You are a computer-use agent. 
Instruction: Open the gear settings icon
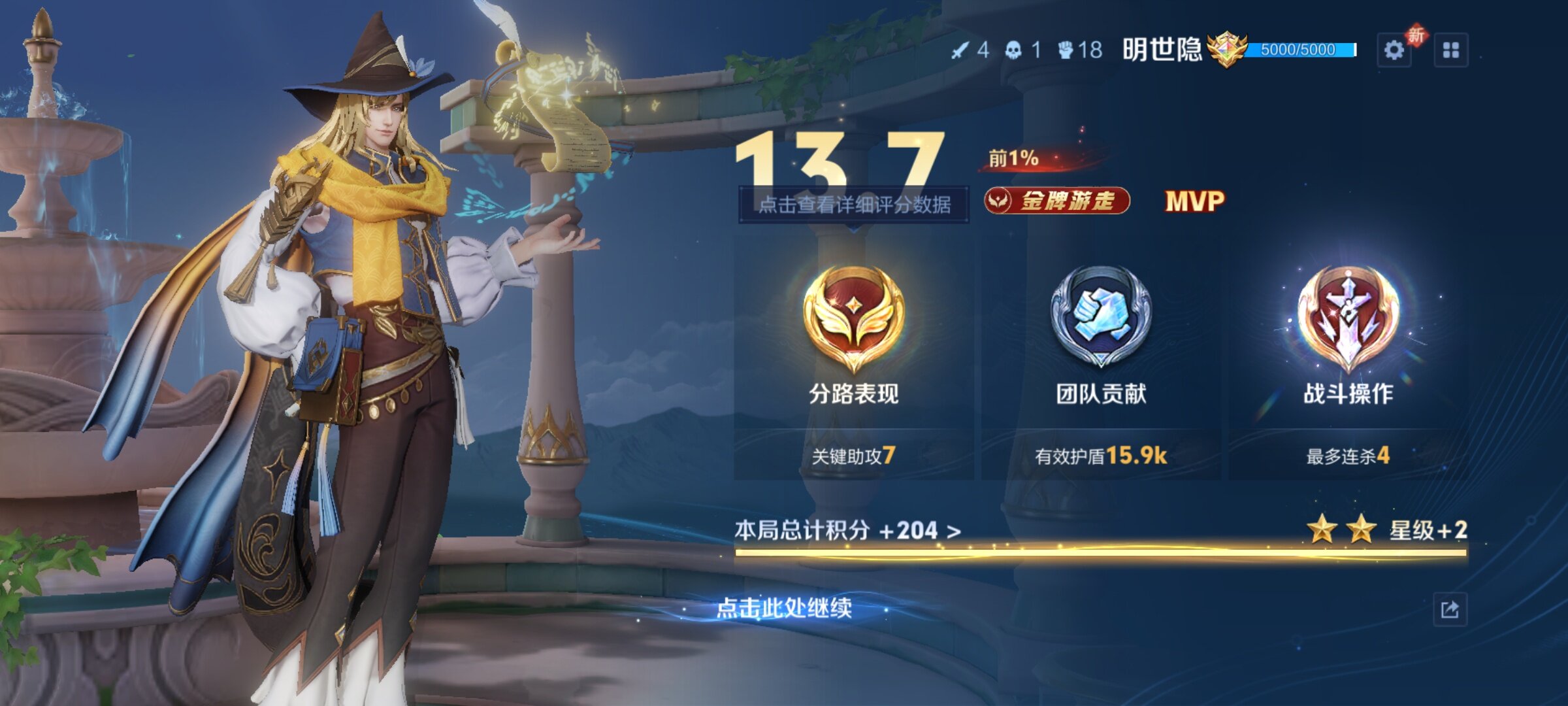[x=1394, y=50]
